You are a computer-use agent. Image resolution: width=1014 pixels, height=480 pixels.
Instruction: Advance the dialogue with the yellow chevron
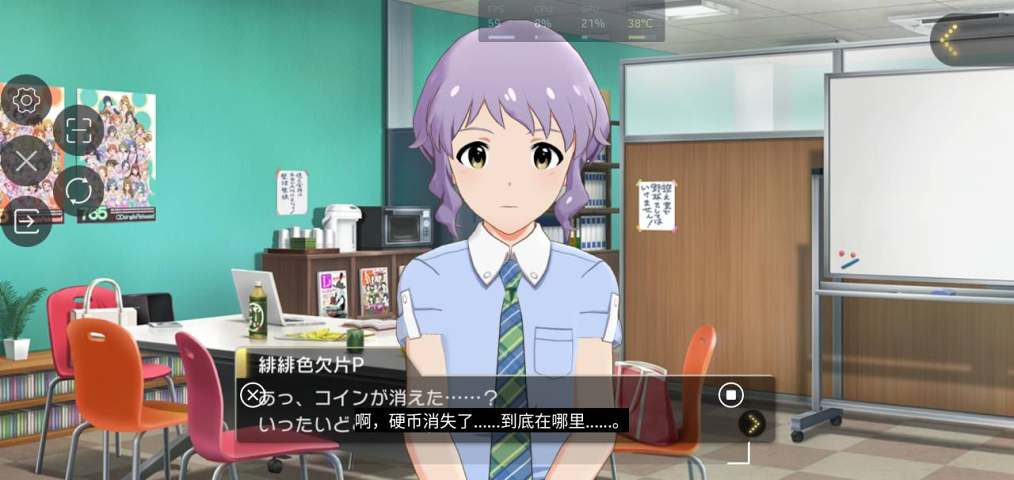(x=751, y=424)
